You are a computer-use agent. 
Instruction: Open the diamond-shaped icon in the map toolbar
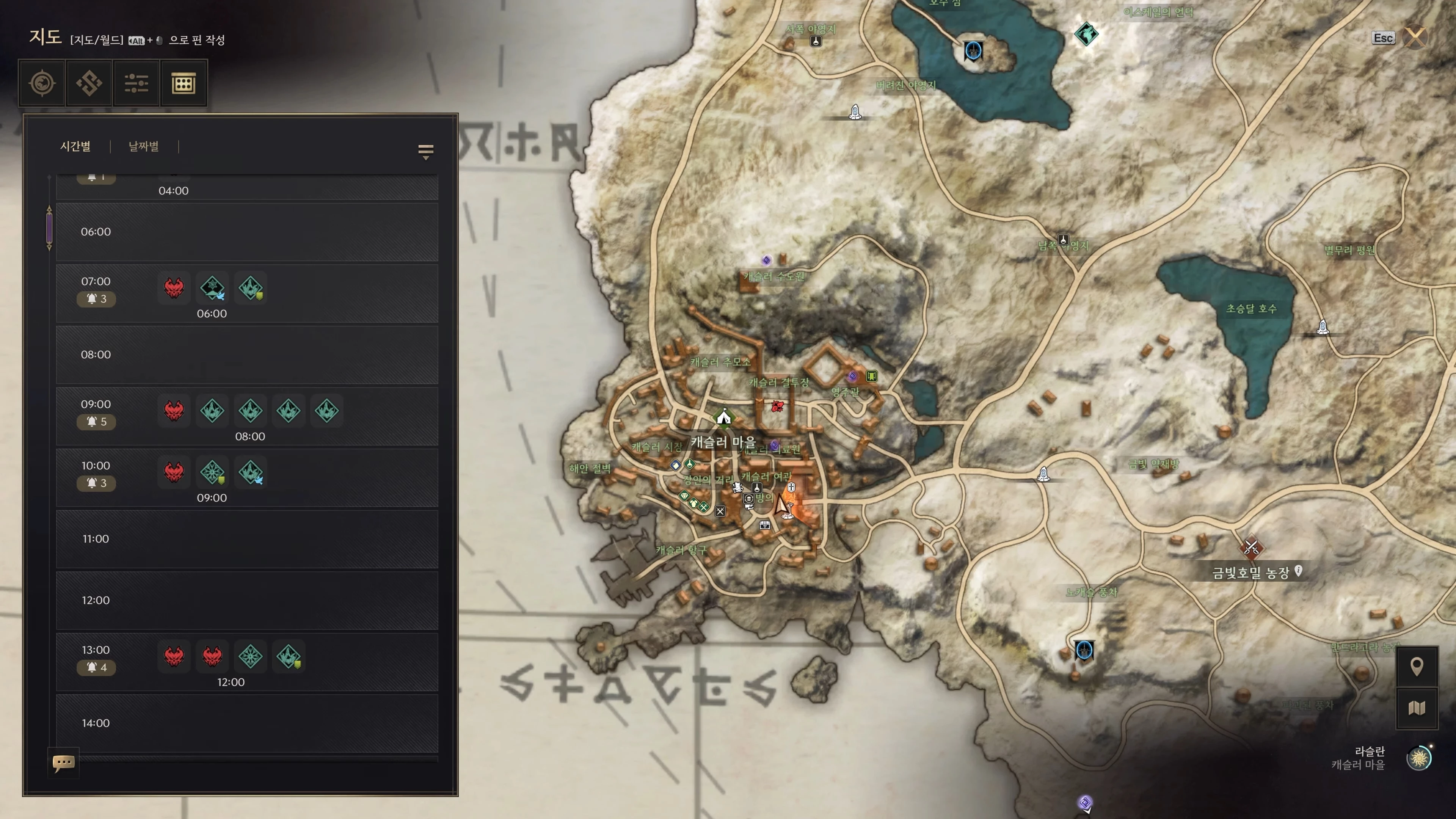pyautogui.click(x=89, y=84)
